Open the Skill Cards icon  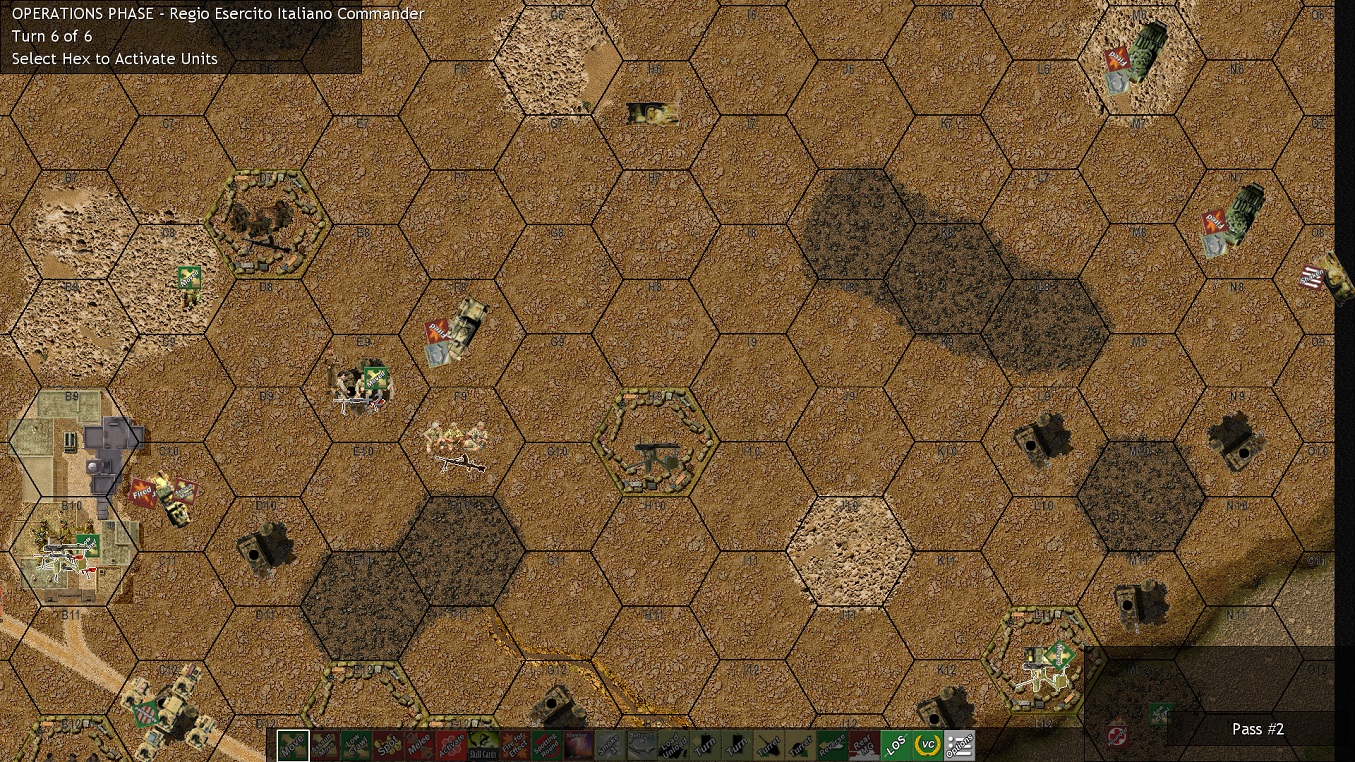[481, 743]
